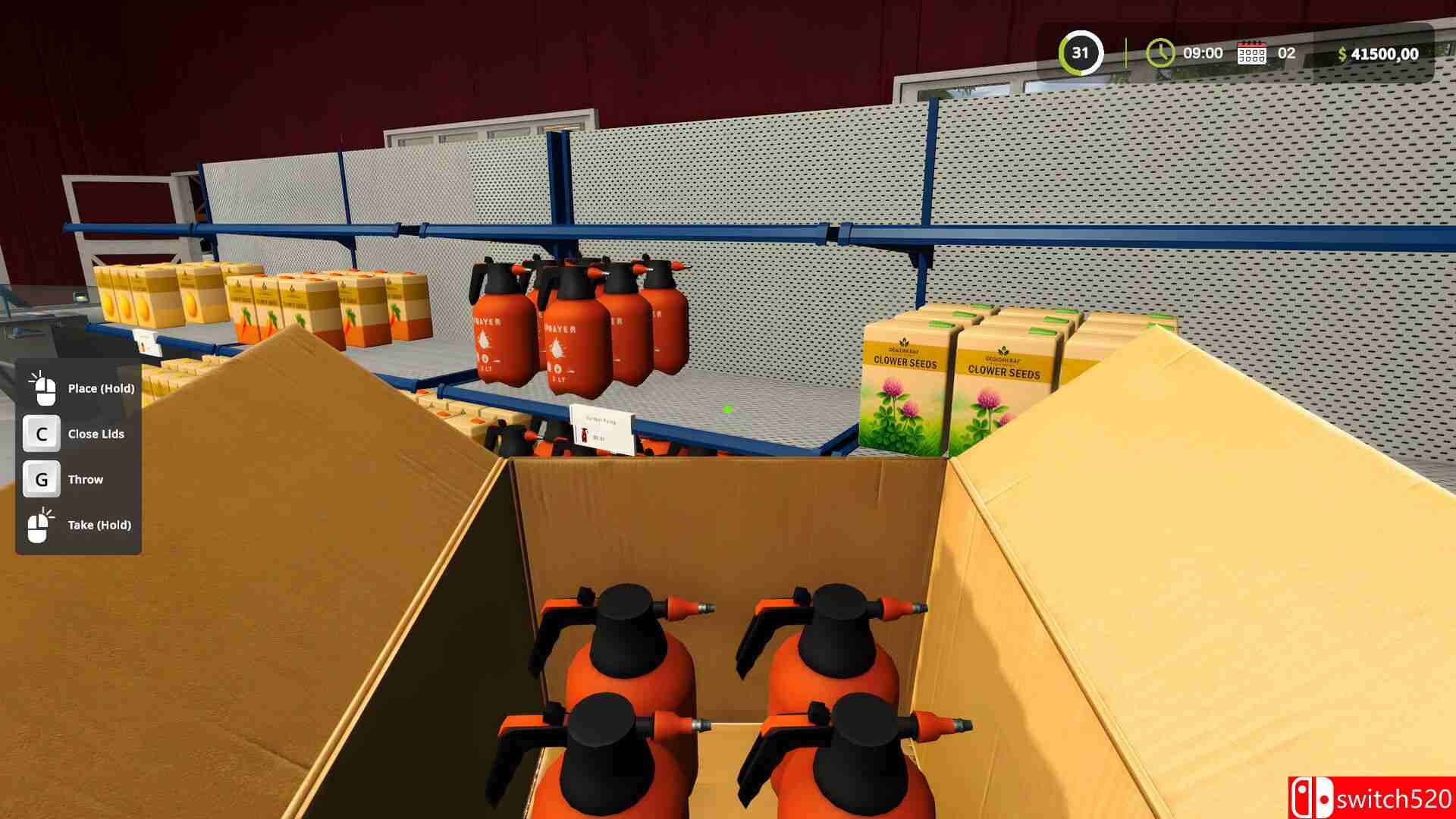Click the green dollar sign icon
Screen dimensions: 1456x819
[x=1342, y=53]
